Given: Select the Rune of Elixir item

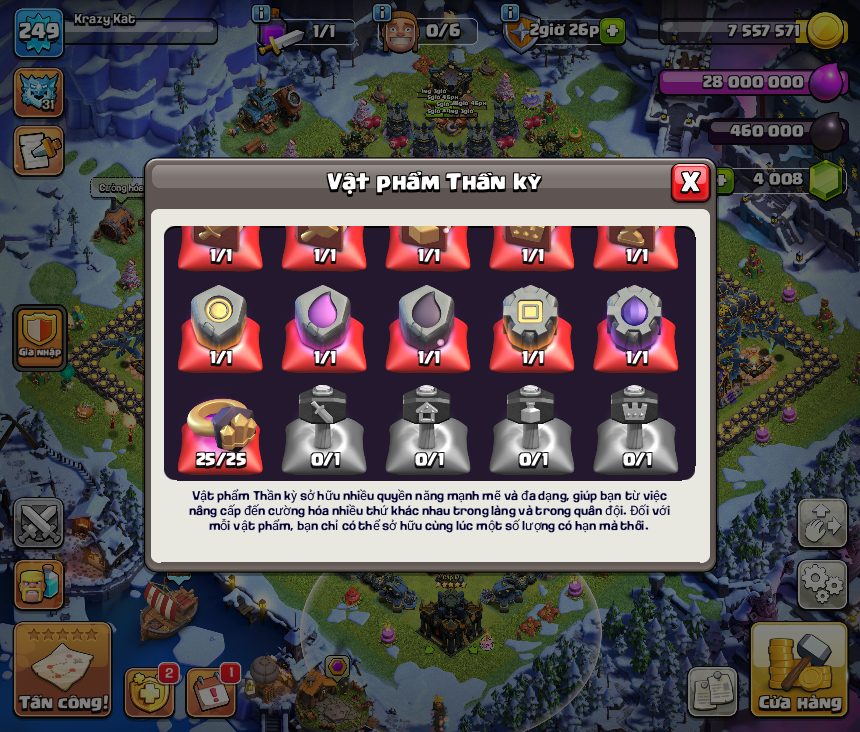Looking at the screenshot, I should (x=324, y=327).
